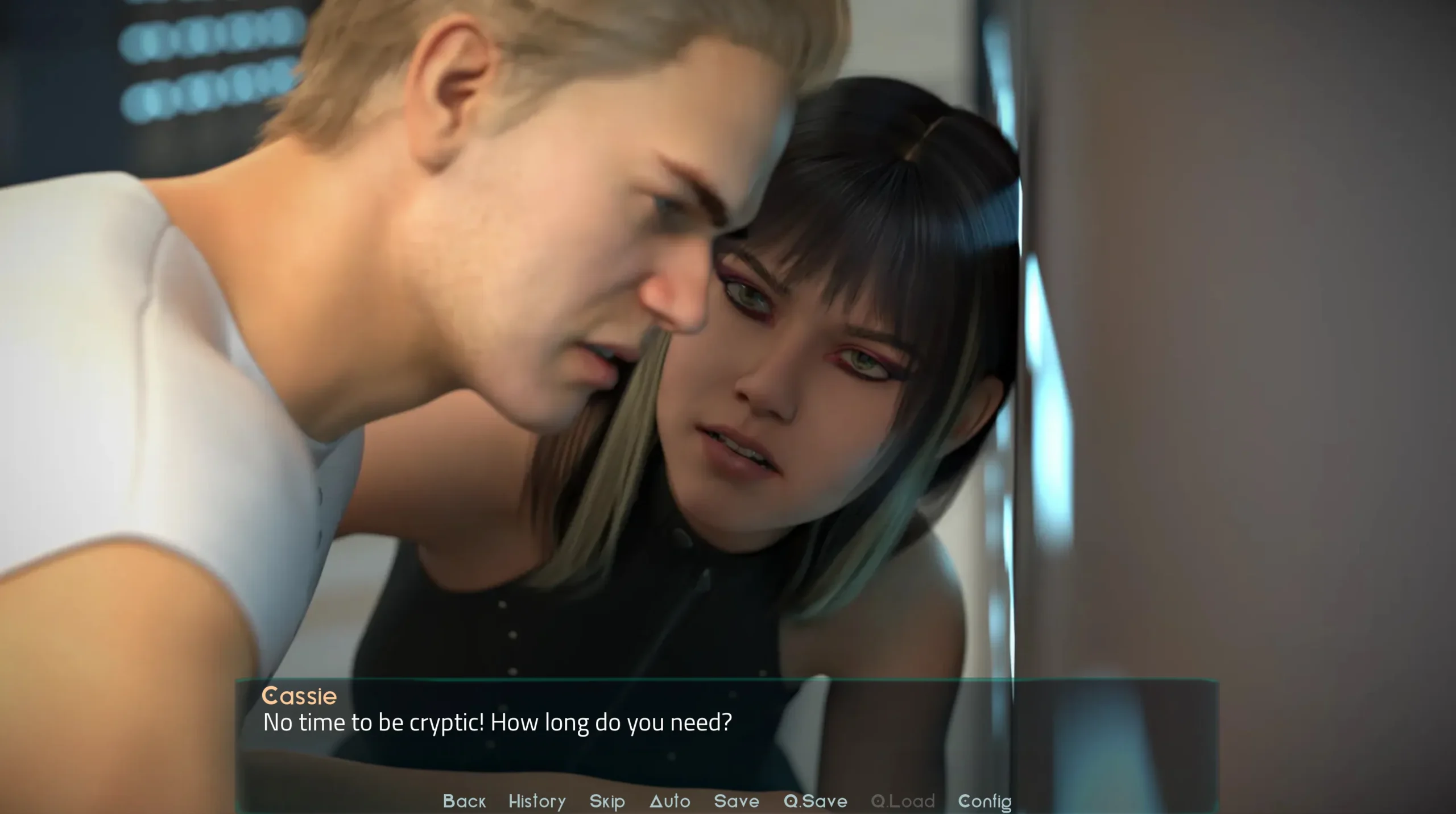
Task: Click the greyed-out Q.Load button
Action: tap(903, 801)
